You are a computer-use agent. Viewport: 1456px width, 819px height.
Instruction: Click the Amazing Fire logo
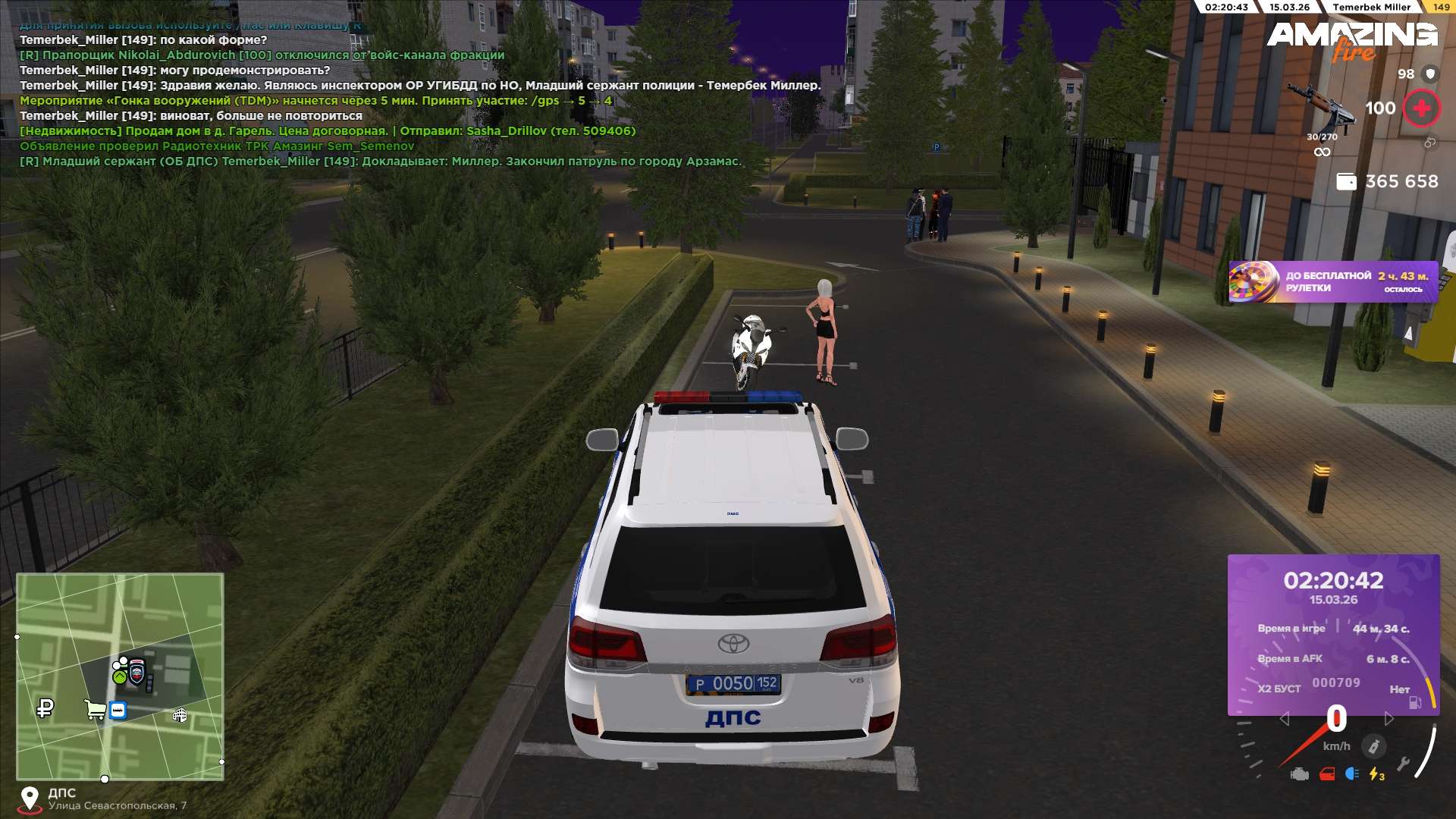click(1352, 39)
